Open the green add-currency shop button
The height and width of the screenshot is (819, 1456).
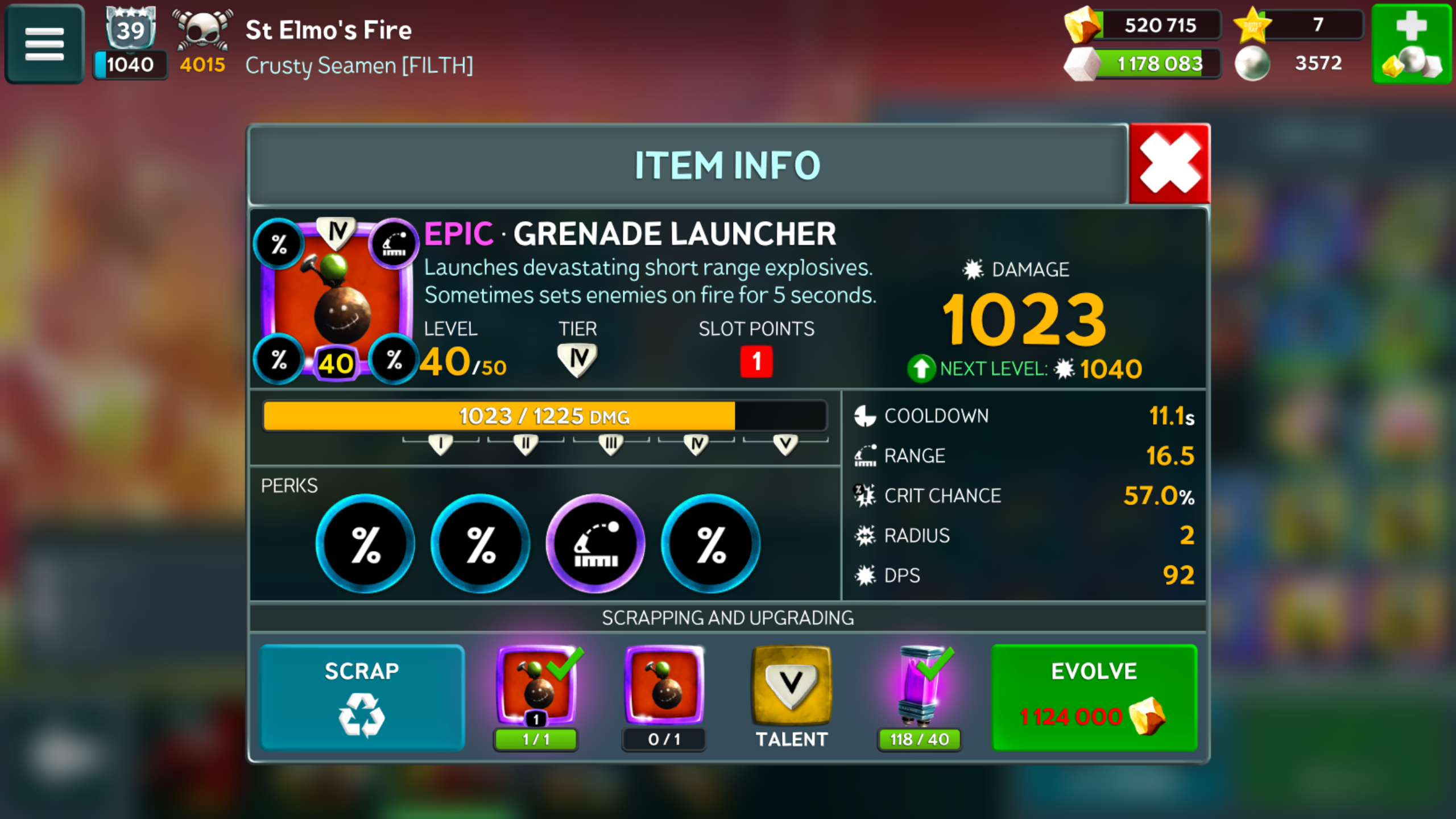click(x=1412, y=44)
